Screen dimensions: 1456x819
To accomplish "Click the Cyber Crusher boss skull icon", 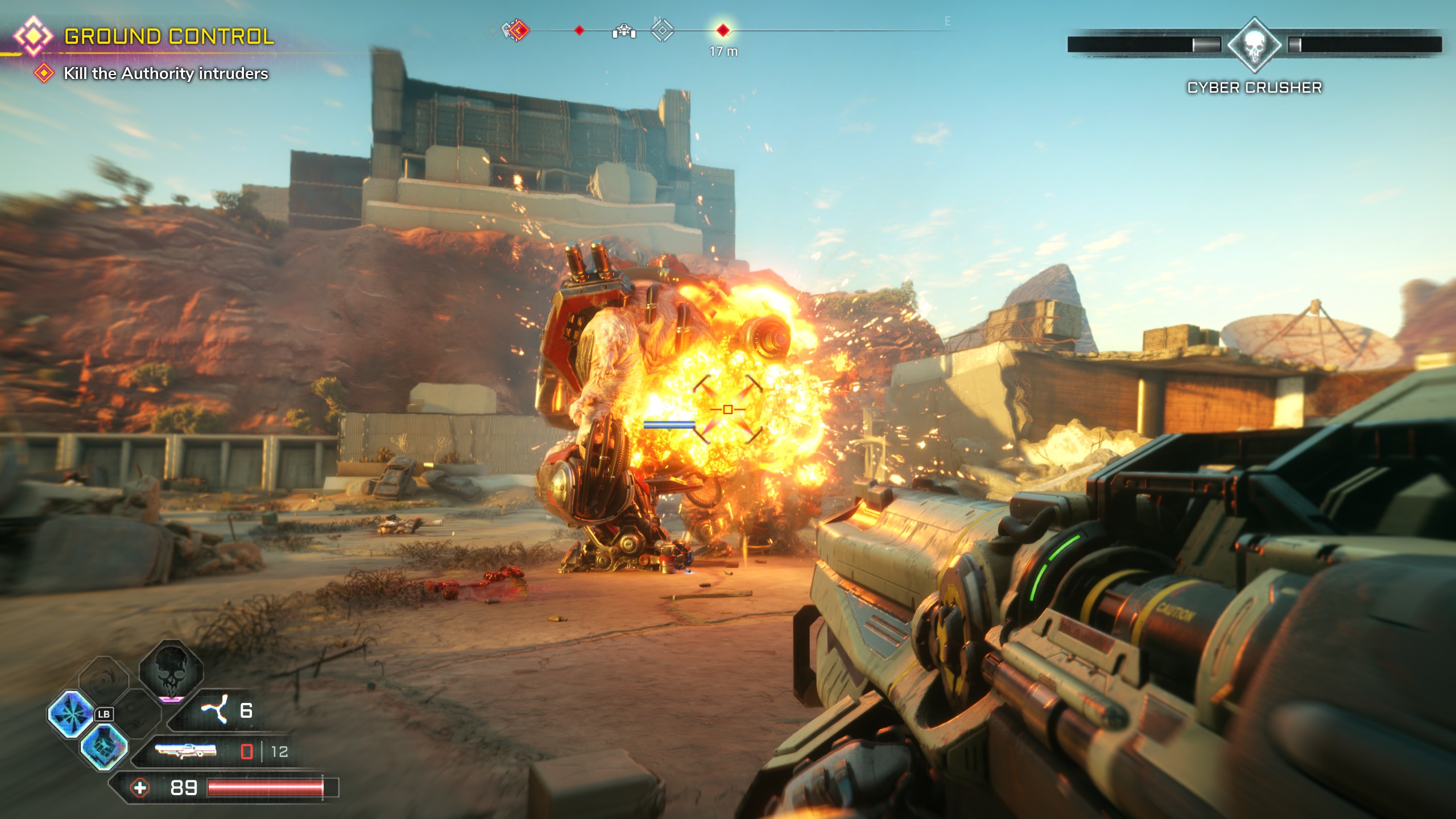I will pos(1254,45).
